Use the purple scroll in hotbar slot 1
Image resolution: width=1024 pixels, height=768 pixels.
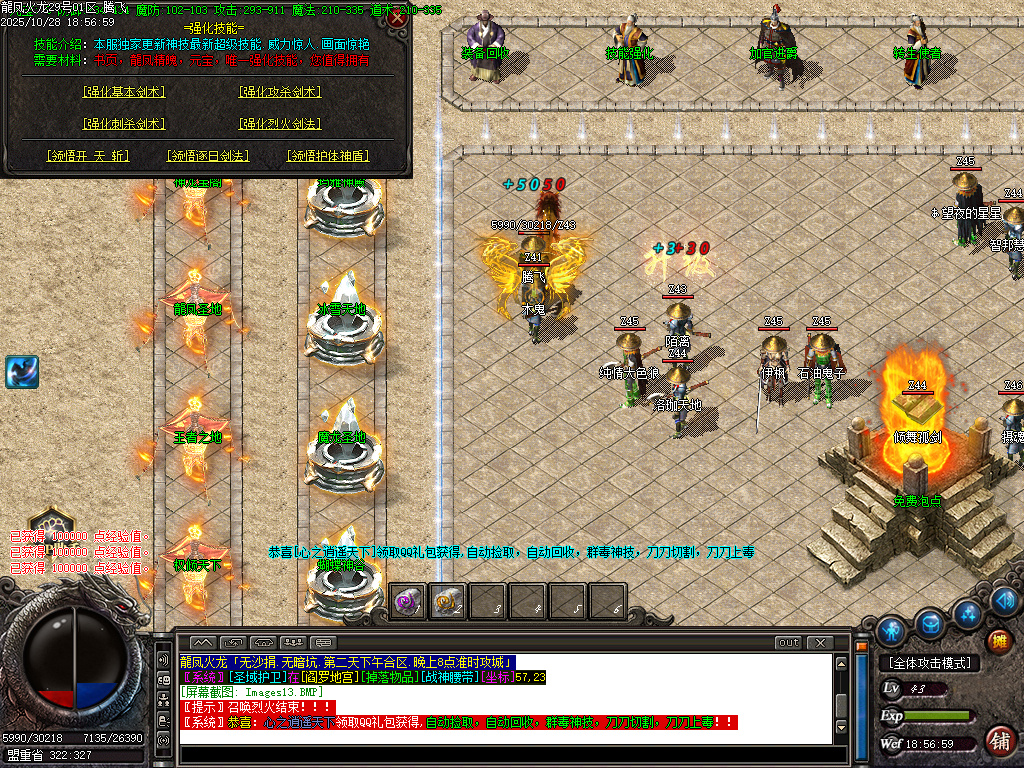click(407, 601)
